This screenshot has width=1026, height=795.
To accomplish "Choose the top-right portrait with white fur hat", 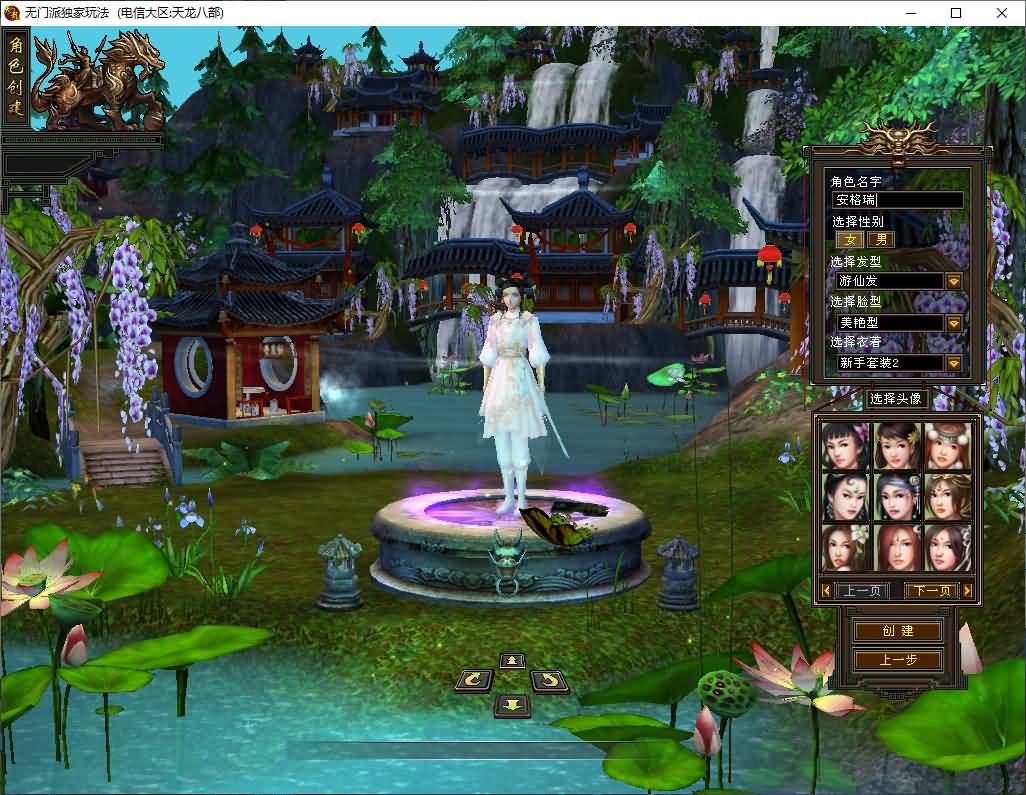I will [948, 446].
